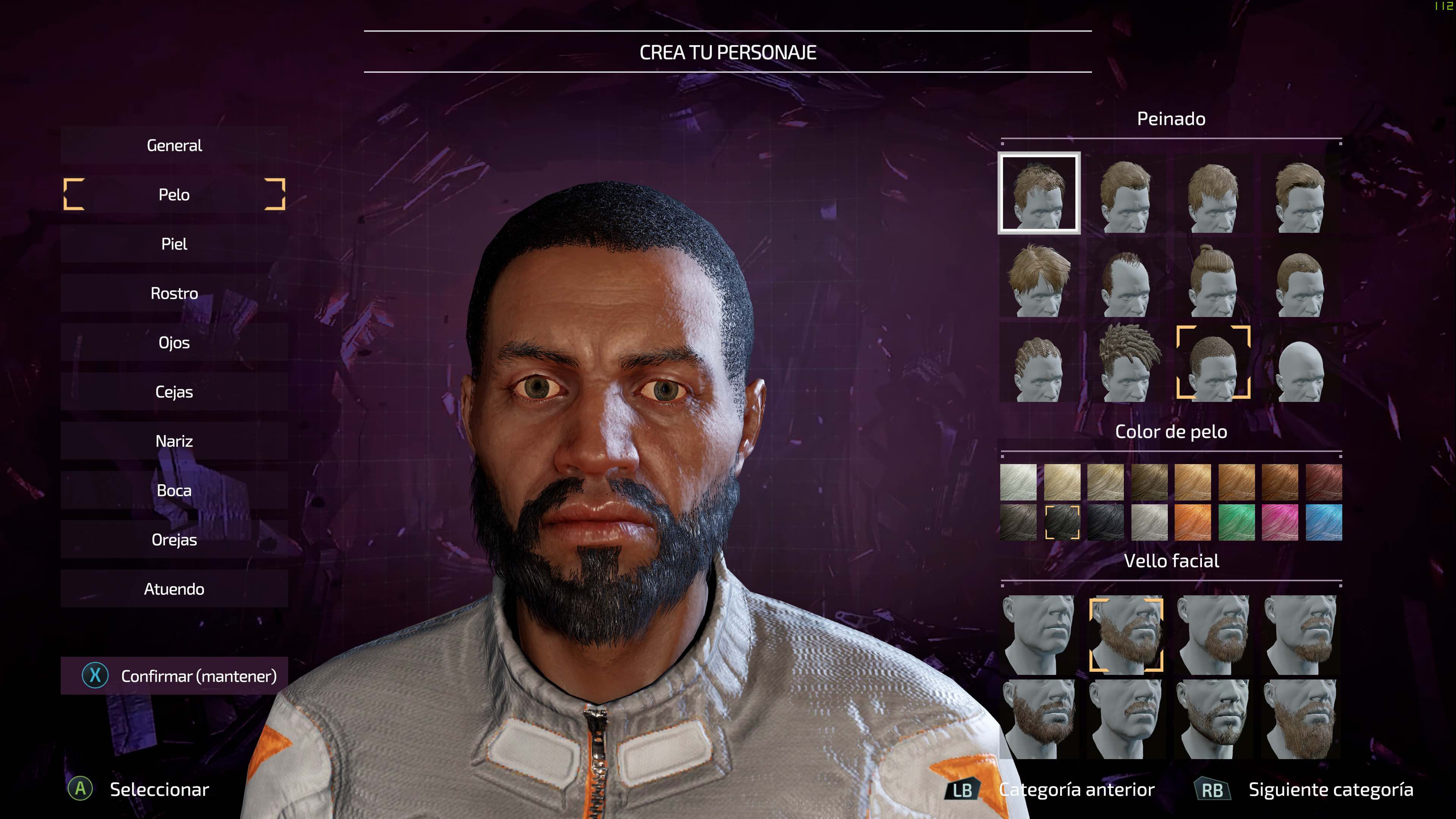Image resolution: width=1456 pixels, height=819 pixels.
Task: Select the clean-shaven facial hair option
Action: tap(1039, 635)
